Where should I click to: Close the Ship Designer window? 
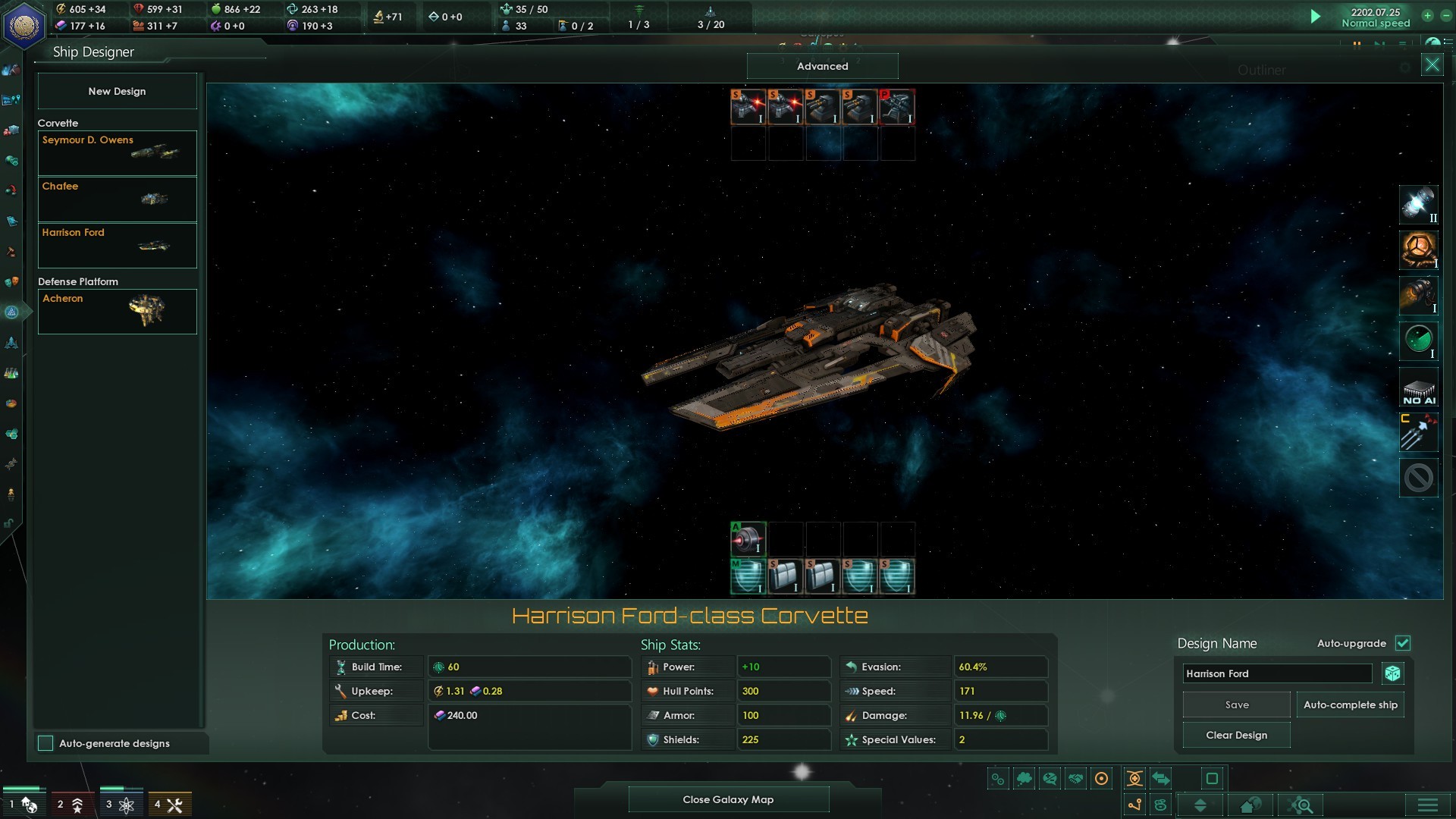pyautogui.click(x=1432, y=64)
